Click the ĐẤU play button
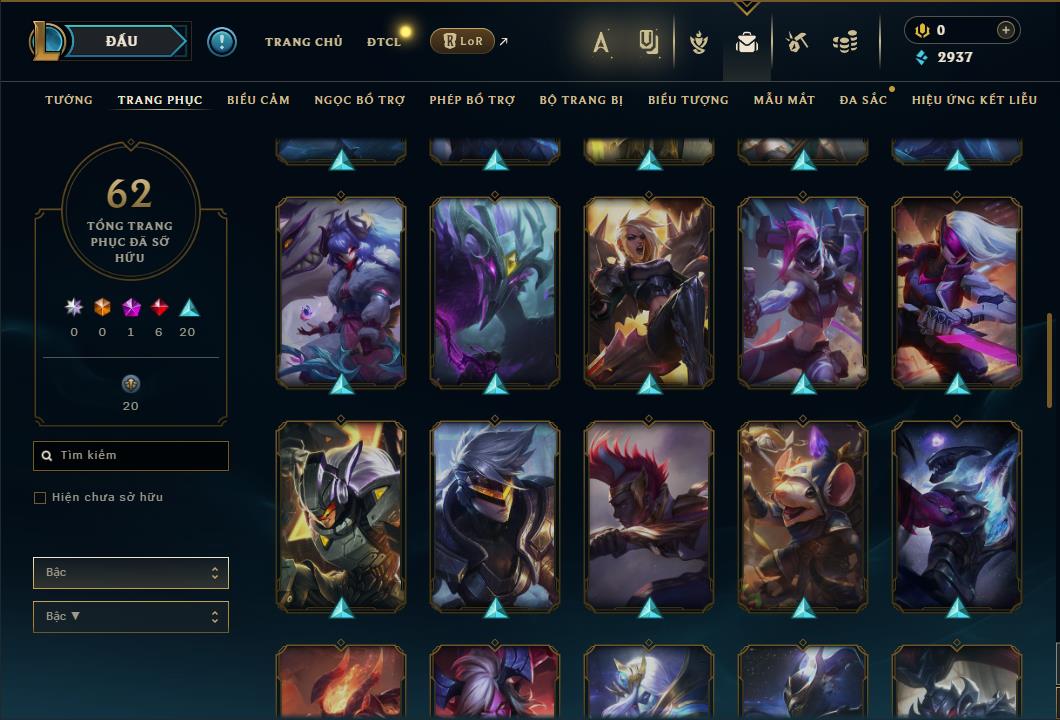This screenshot has width=1060, height=720. (x=121, y=41)
